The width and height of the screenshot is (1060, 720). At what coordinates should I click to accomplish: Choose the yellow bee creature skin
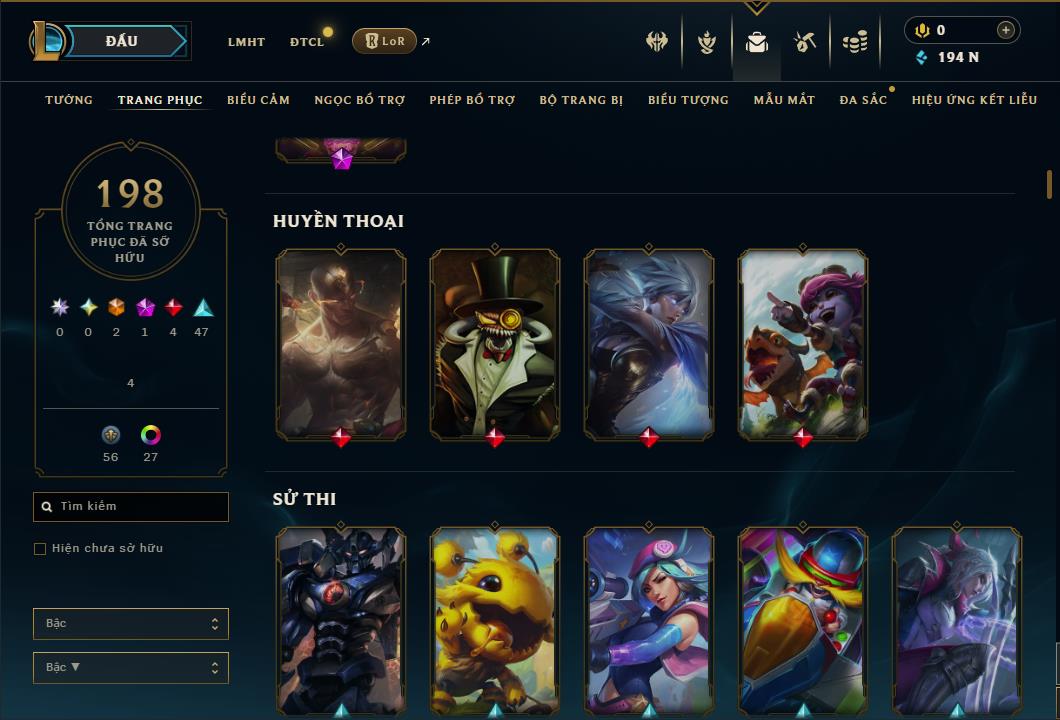tap(495, 618)
